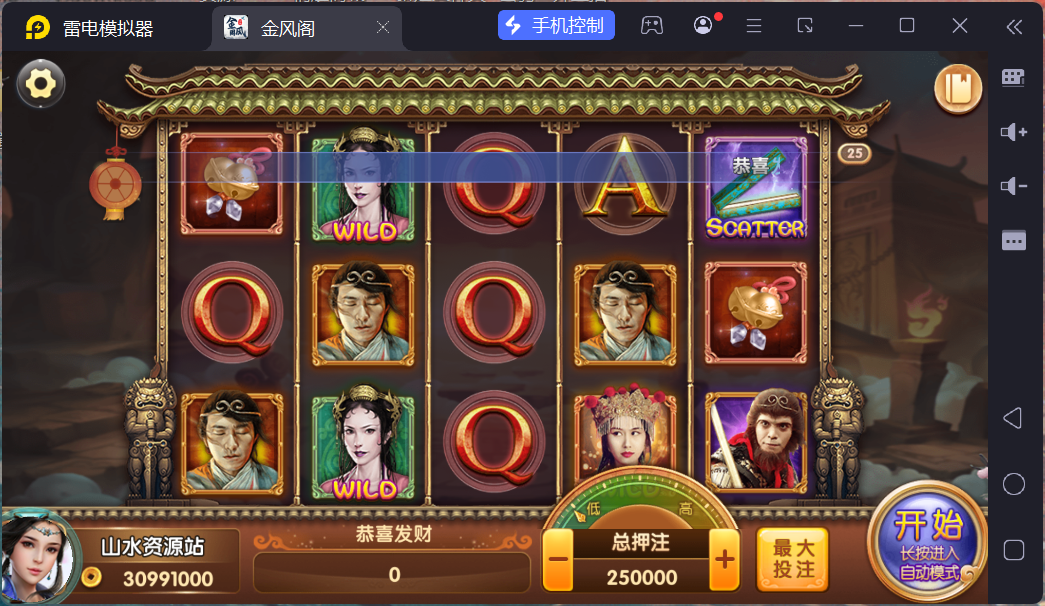Open the paytable book icon
The height and width of the screenshot is (606, 1045).
coord(959,88)
